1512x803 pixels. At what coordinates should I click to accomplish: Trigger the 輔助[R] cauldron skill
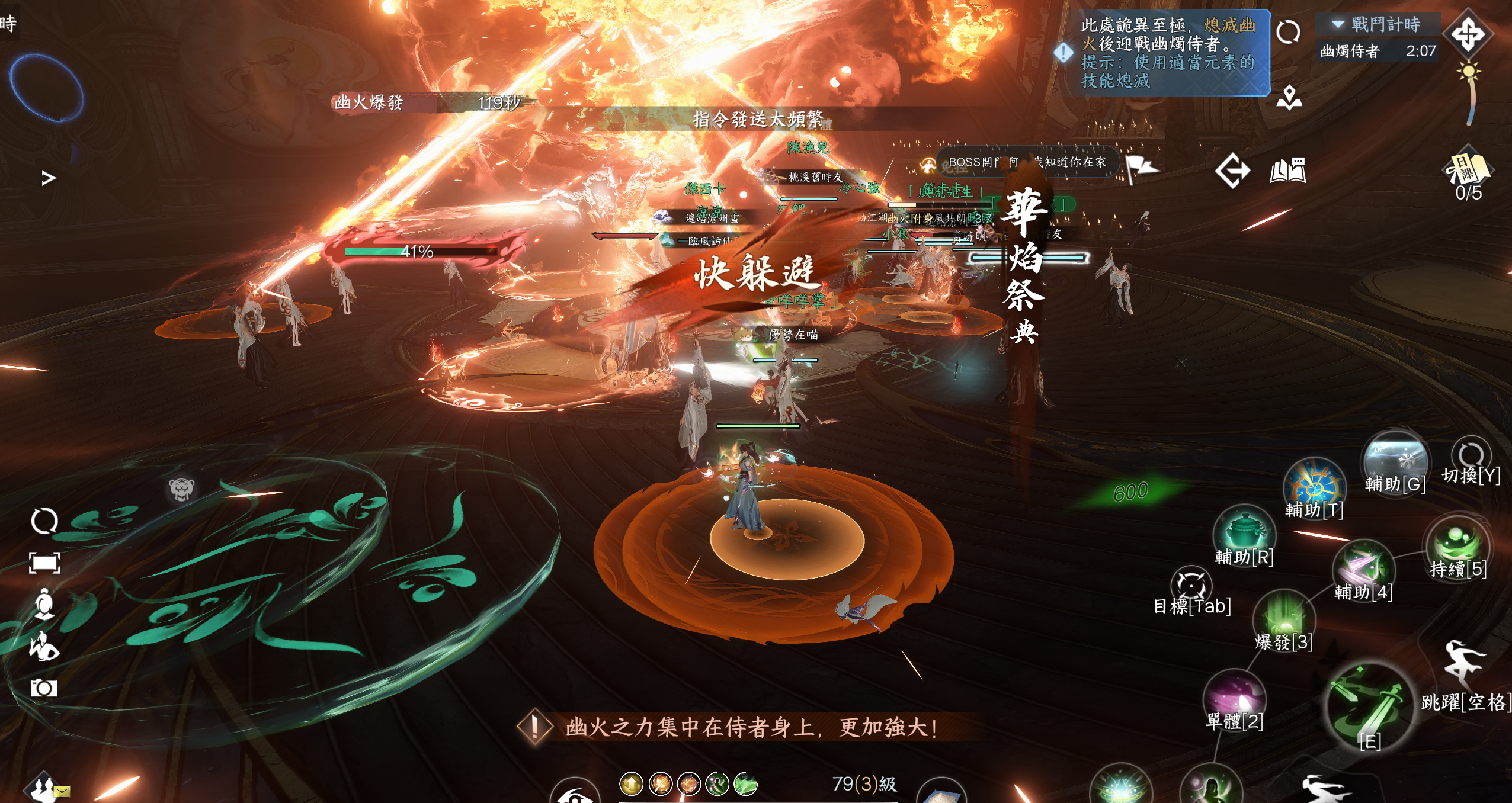click(x=1244, y=532)
